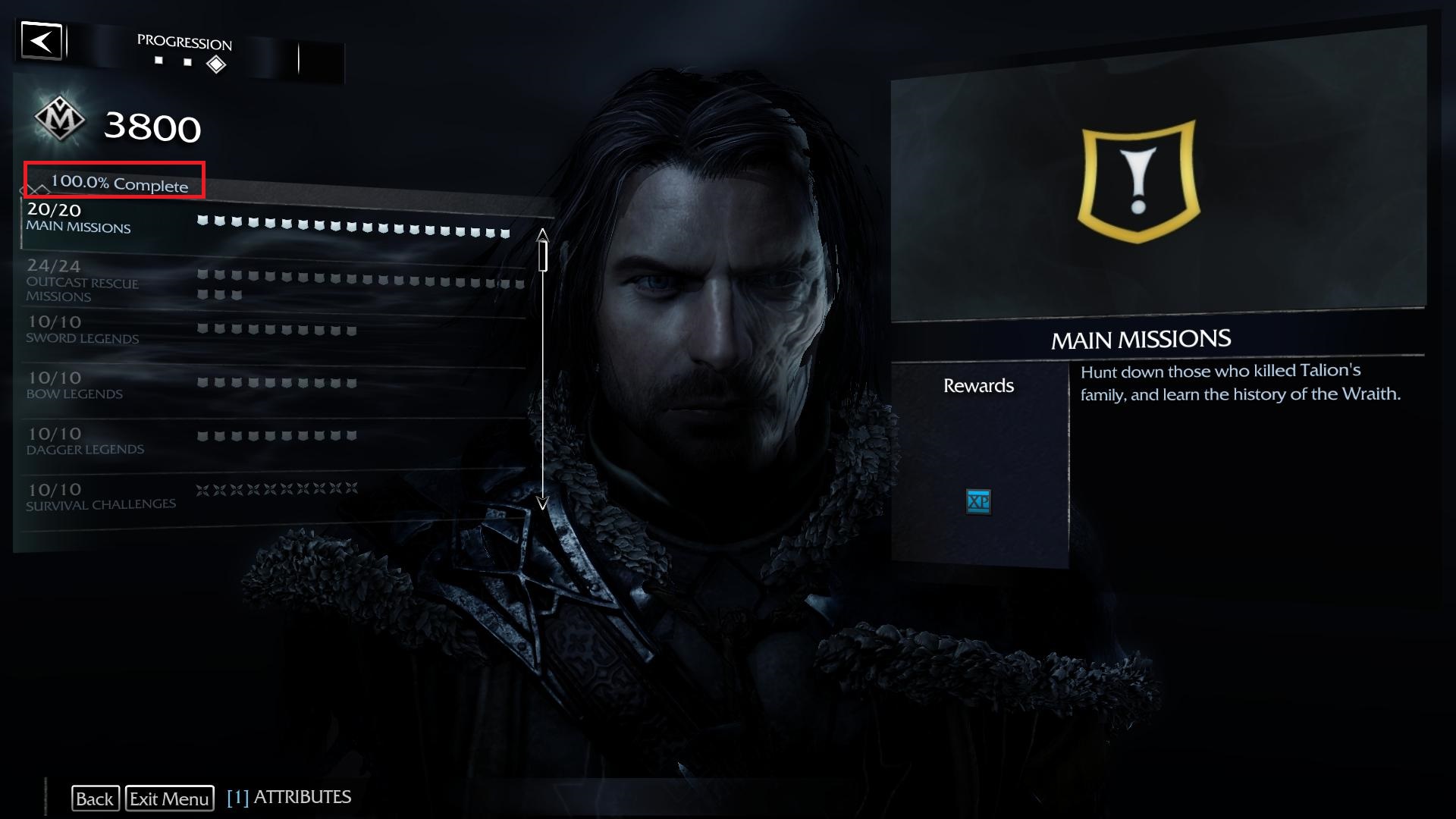Select the diamond Progression page indicator
Screen dimensions: 1456x819
click(x=216, y=64)
